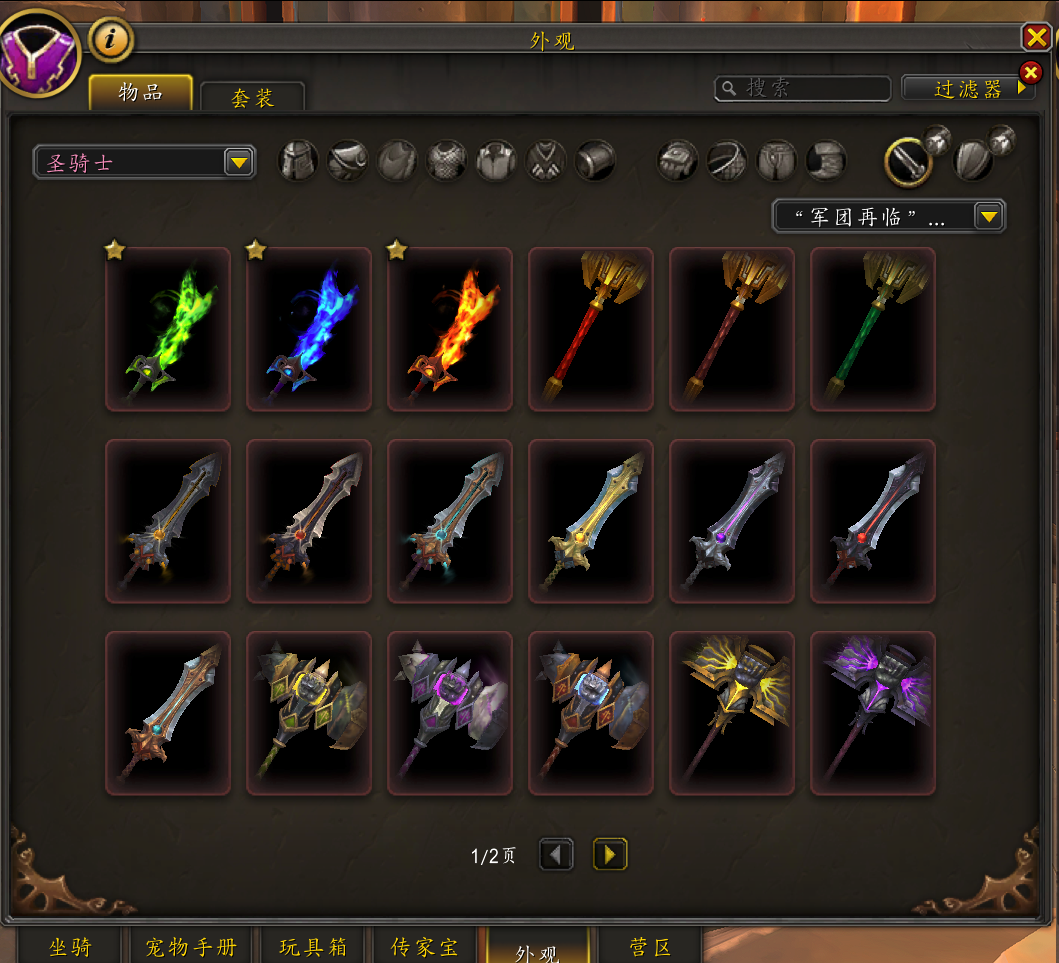Pick the orange flame sword appearance
Image resolution: width=1059 pixels, height=963 pixels.
click(450, 329)
